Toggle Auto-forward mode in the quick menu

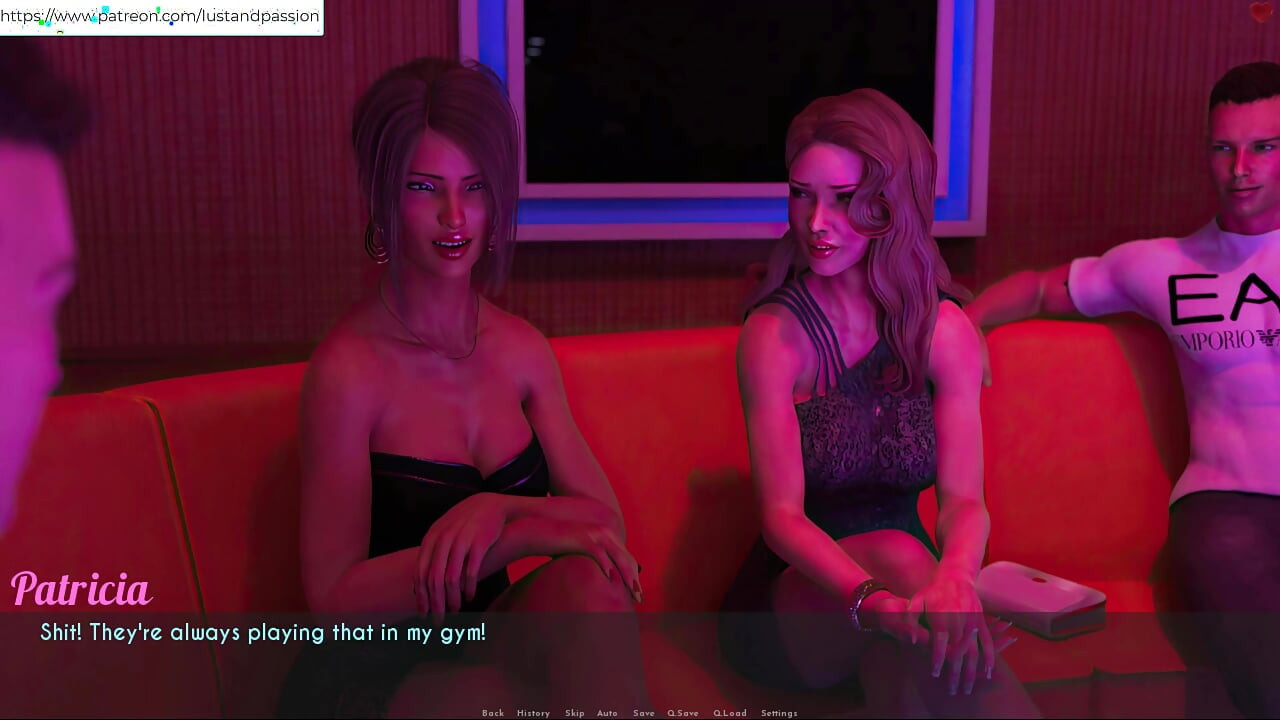[x=608, y=712]
